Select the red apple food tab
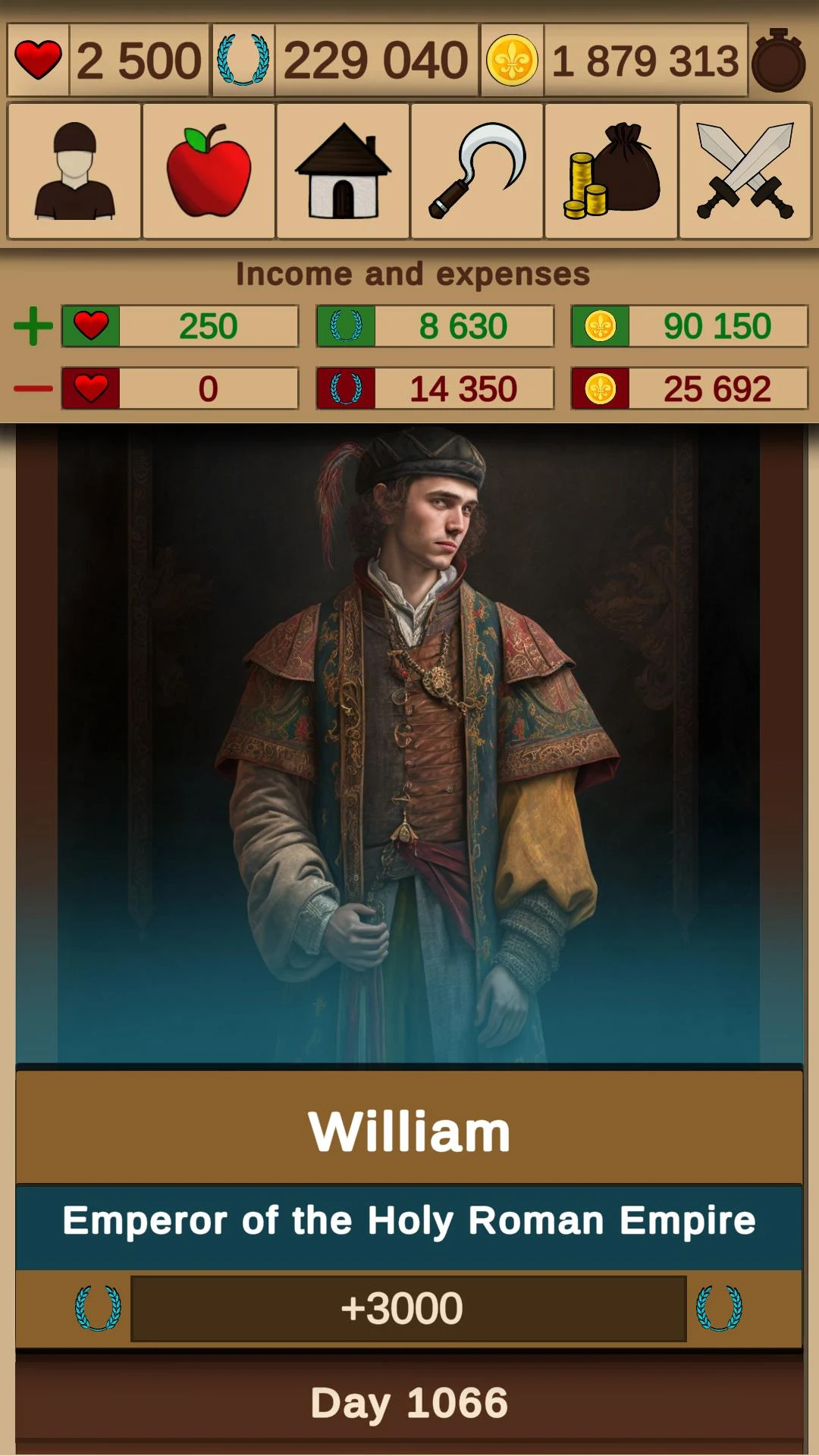 tap(209, 171)
